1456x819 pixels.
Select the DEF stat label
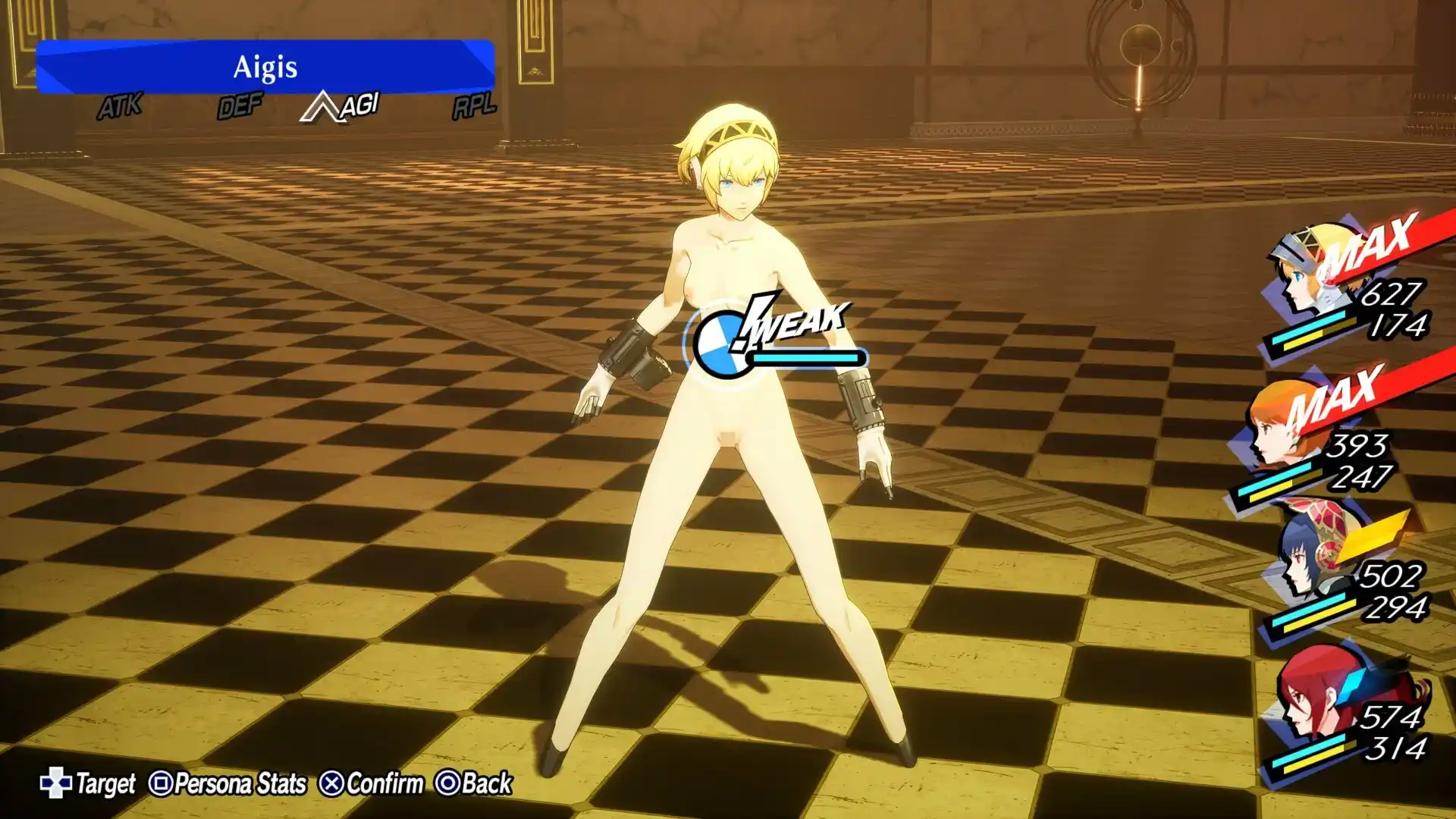[239, 106]
